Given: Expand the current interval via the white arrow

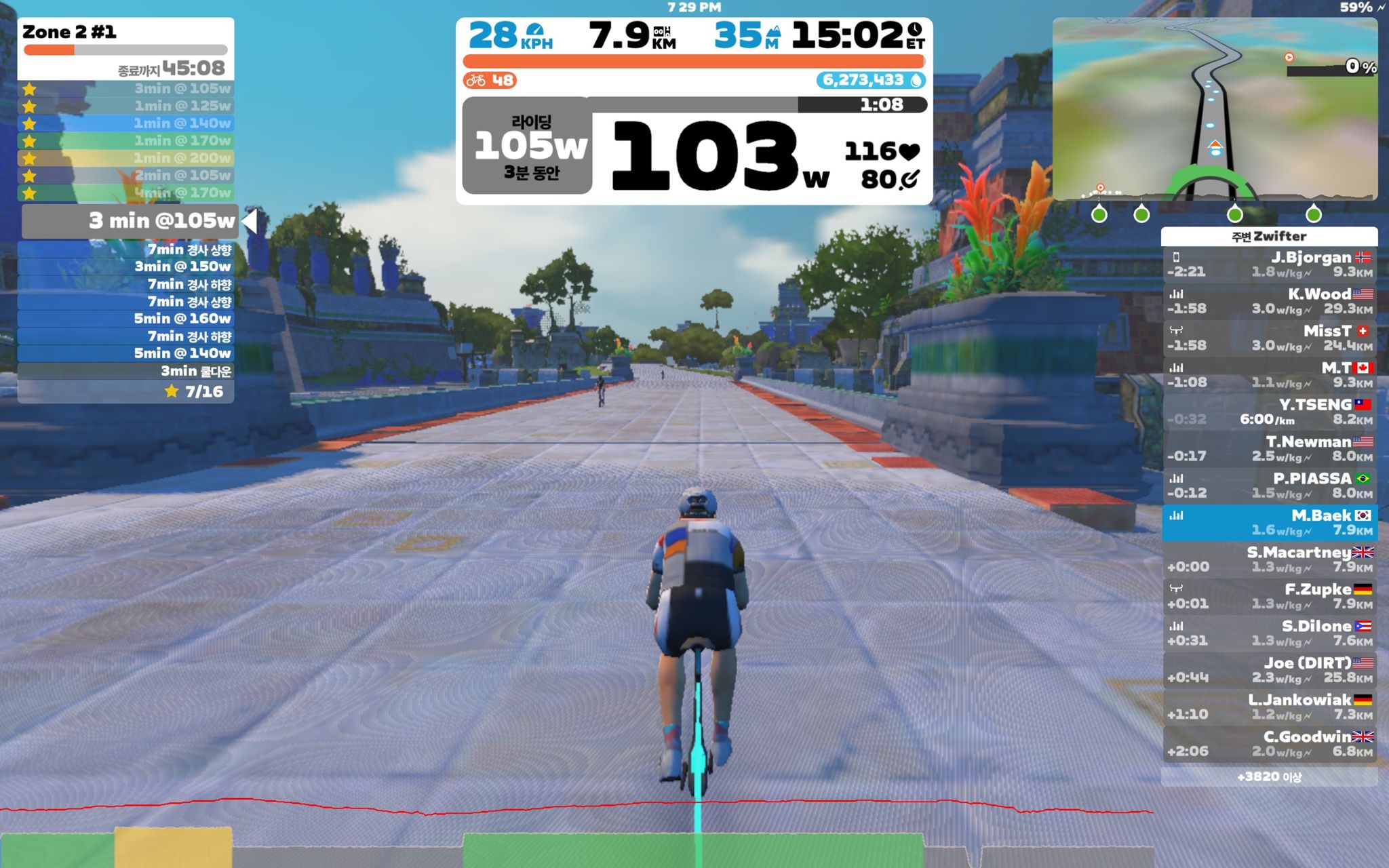Looking at the screenshot, I should pos(250,220).
